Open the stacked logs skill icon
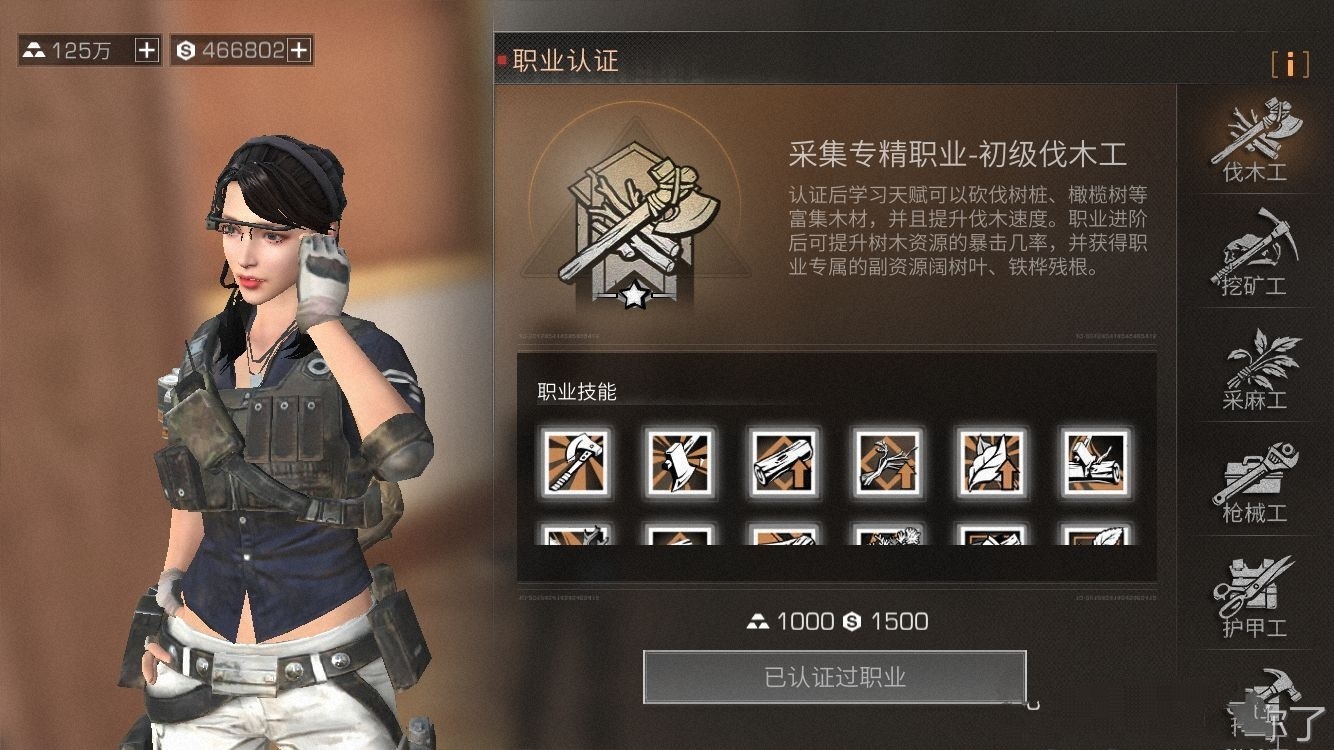The width and height of the screenshot is (1334, 750). pyautogui.click(x=1095, y=461)
